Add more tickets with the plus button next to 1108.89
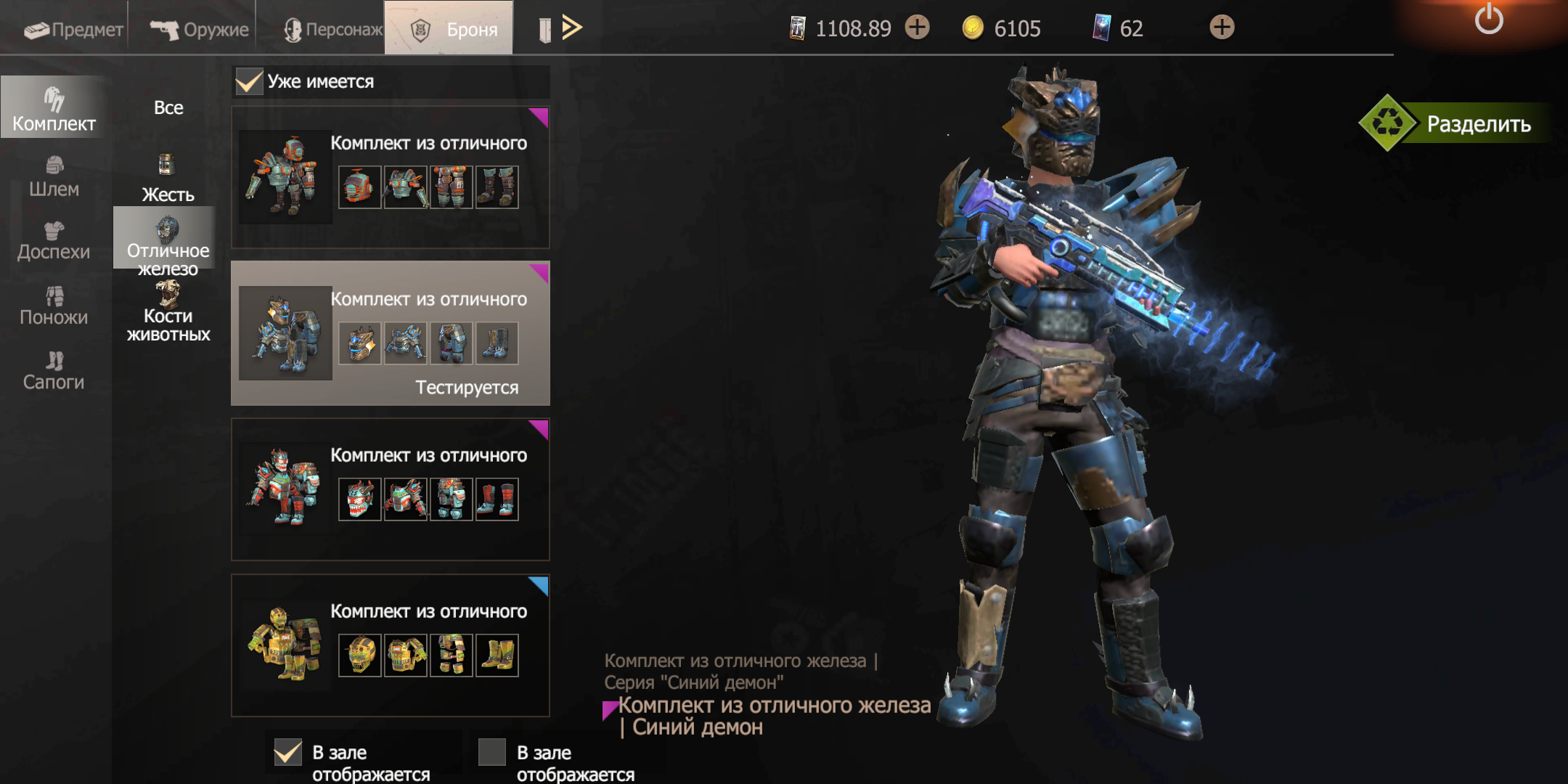This screenshot has width=1568, height=784. [918, 28]
